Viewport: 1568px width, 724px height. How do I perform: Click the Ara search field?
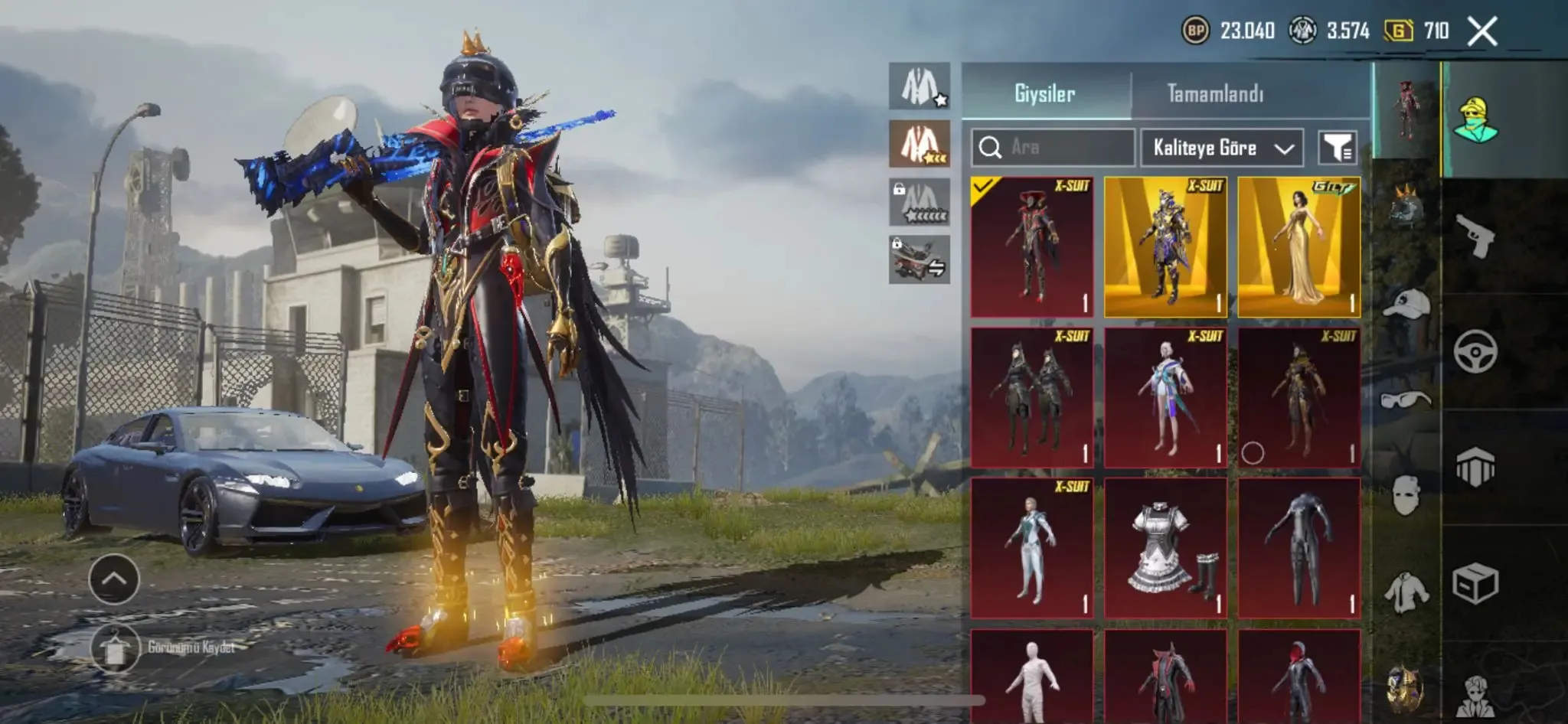click(1053, 147)
